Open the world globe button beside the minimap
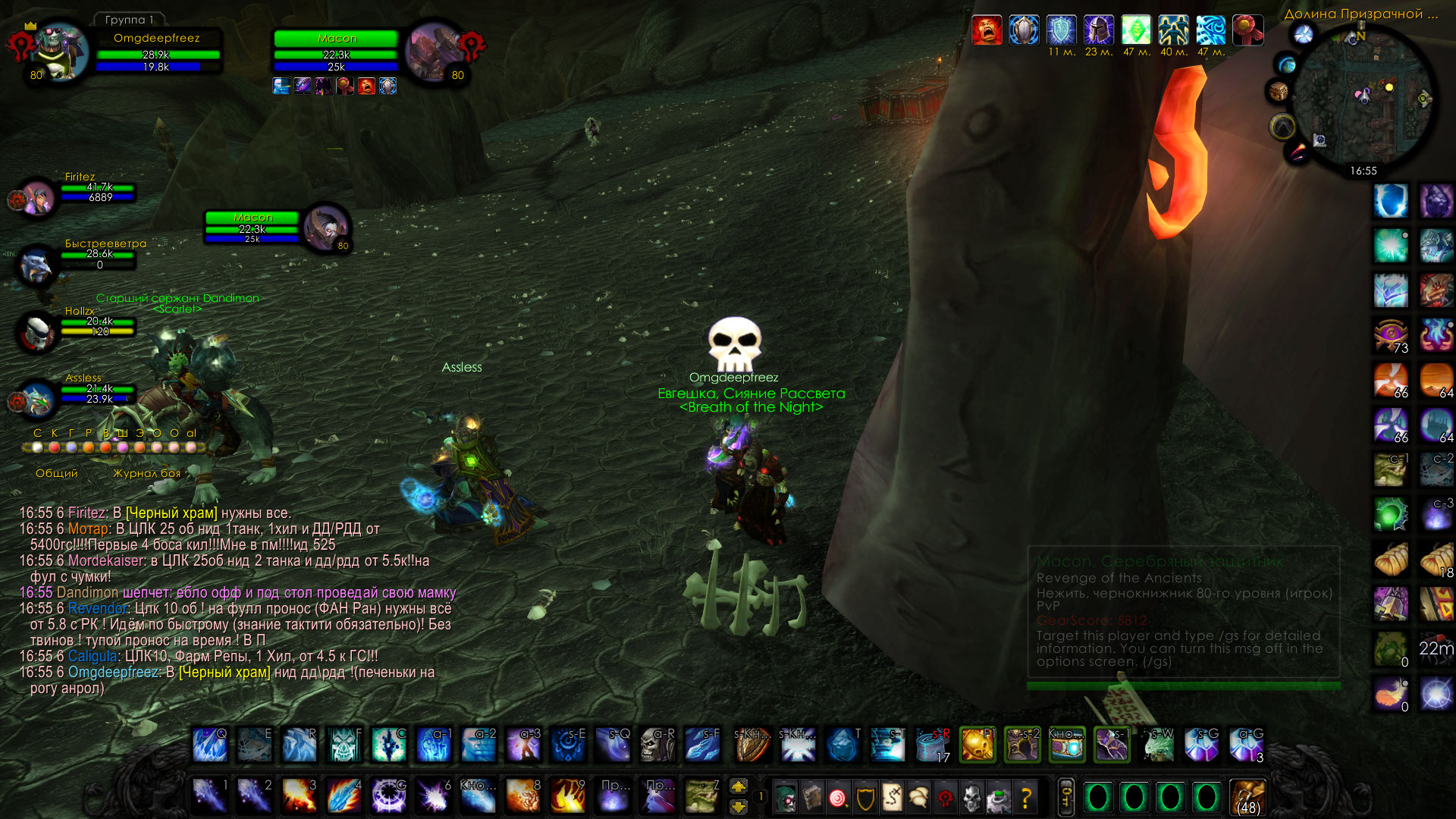The image size is (1456, 819). click(1303, 34)
